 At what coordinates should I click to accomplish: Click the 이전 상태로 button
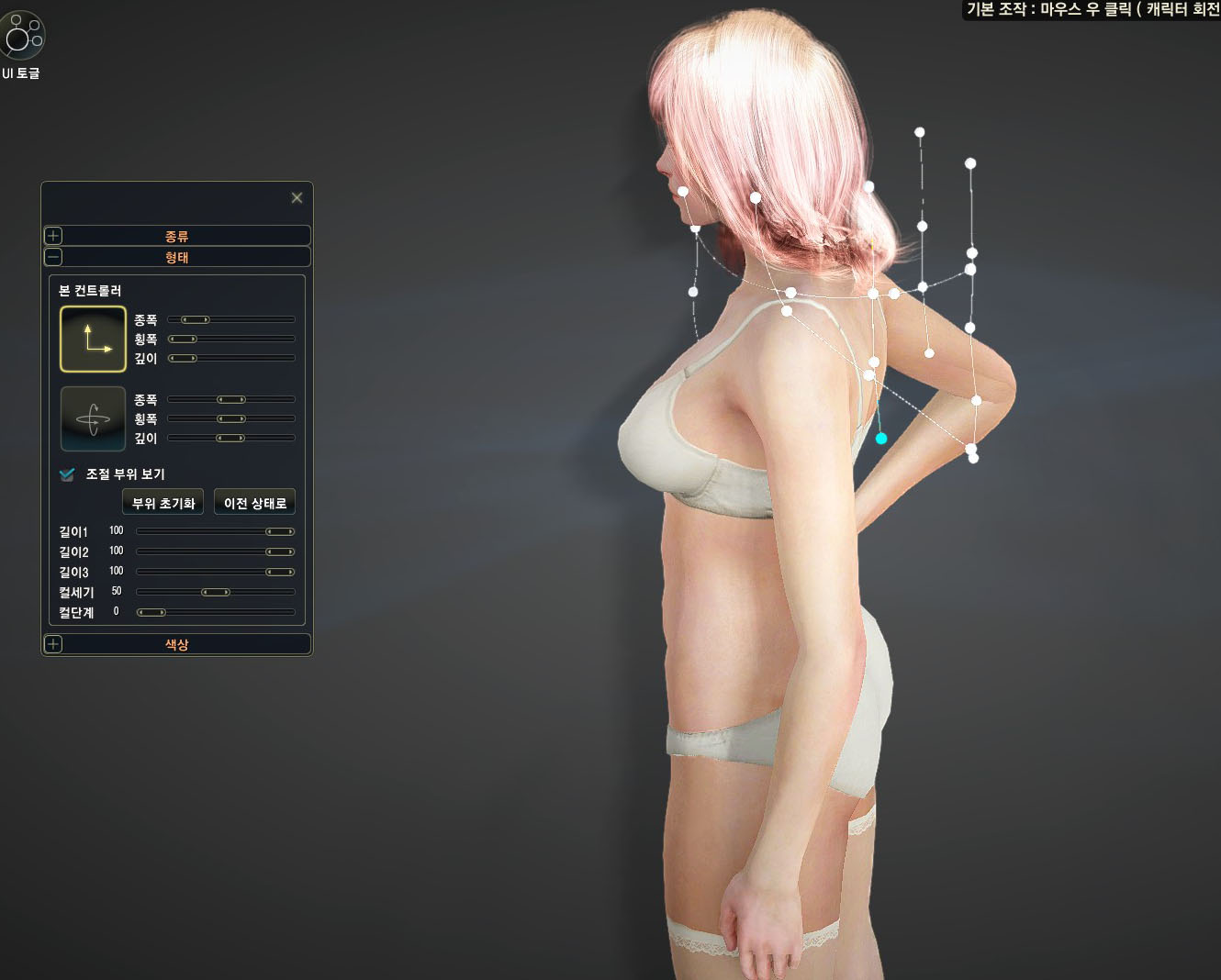point(254,503)
